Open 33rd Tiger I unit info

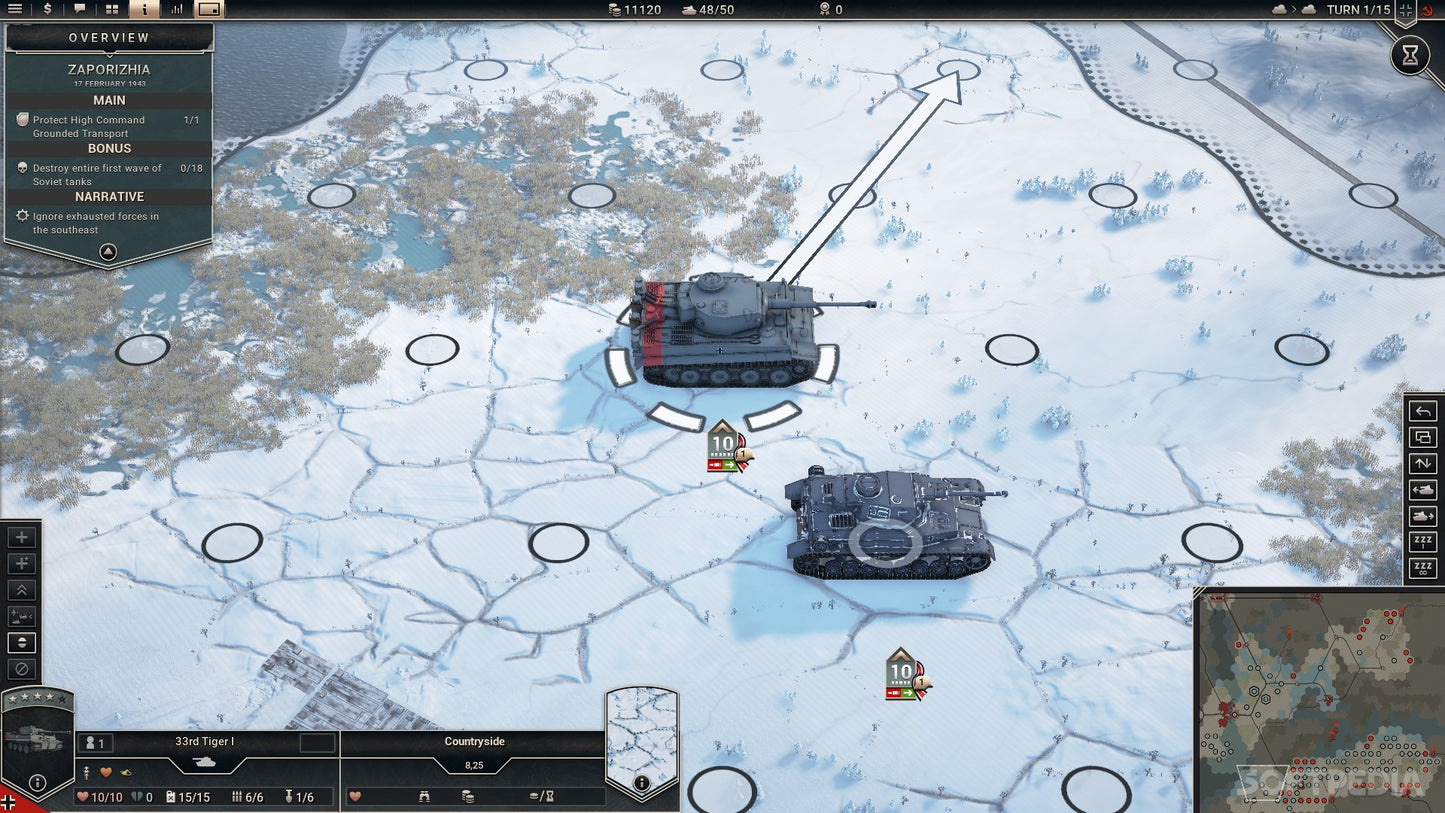37,783
